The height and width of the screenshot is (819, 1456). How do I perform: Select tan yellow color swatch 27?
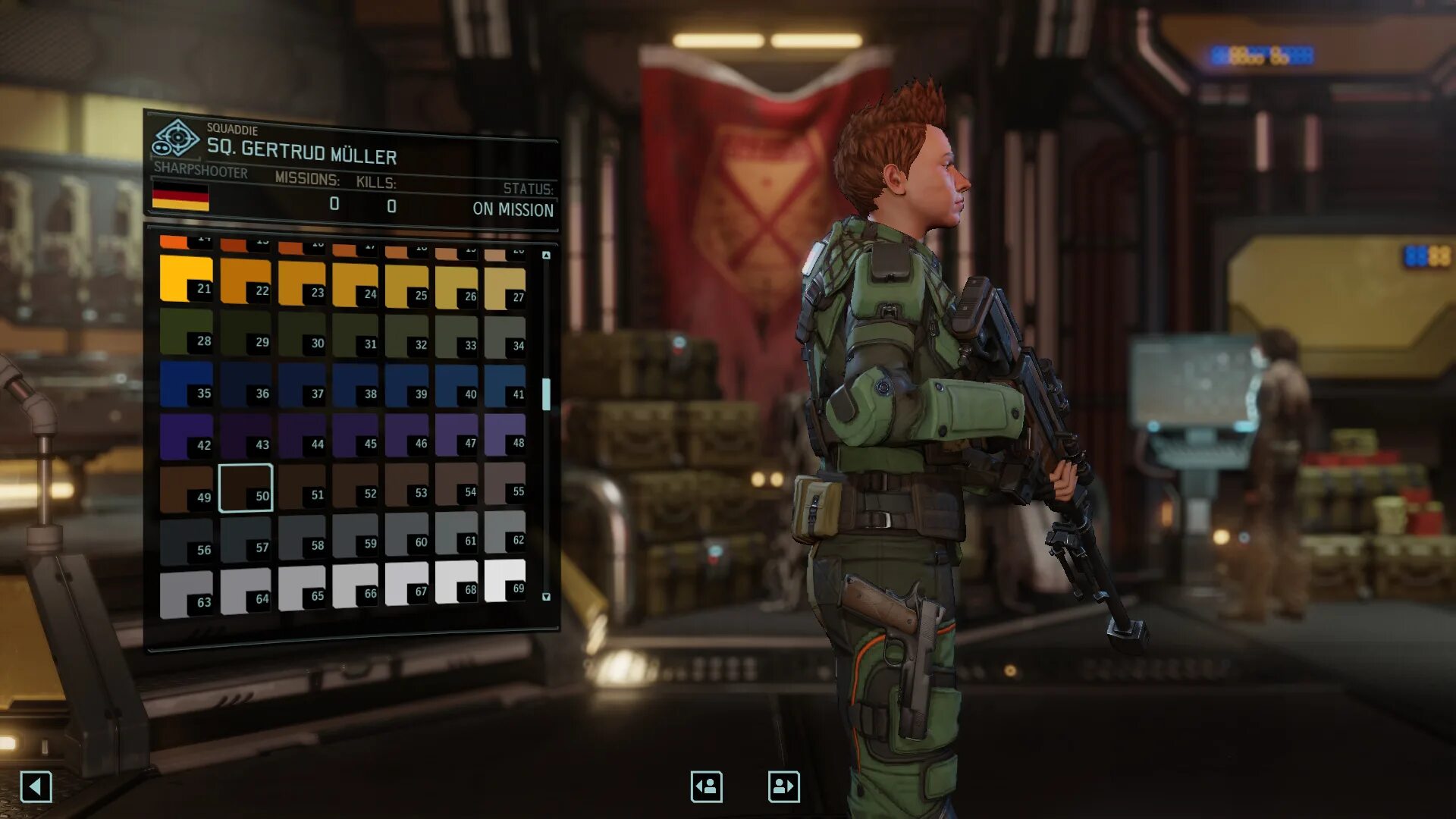tap(504, 288)
